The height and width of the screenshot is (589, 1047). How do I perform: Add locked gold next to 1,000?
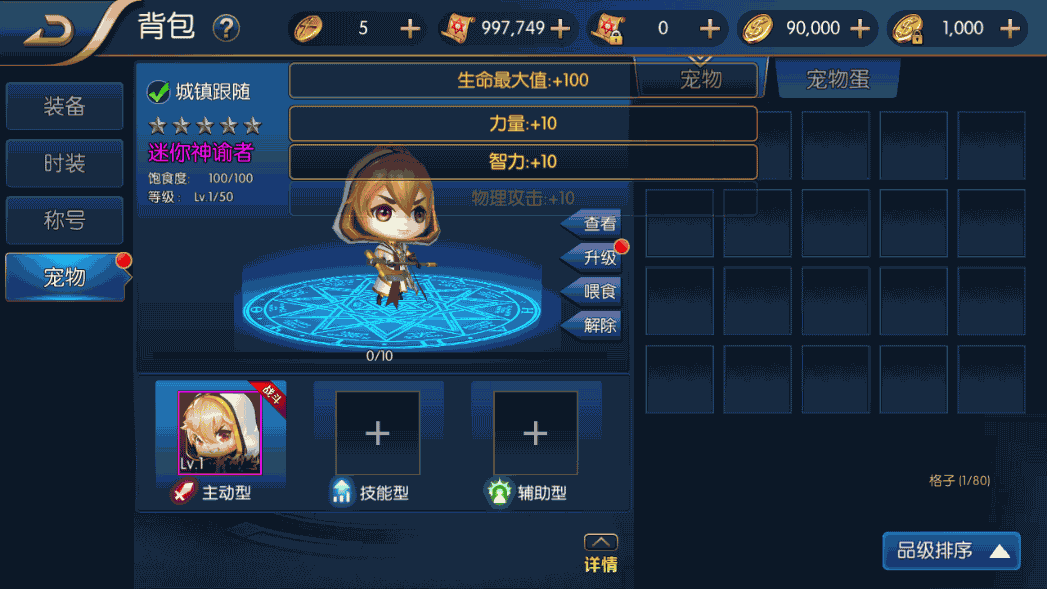point(1009,28)
